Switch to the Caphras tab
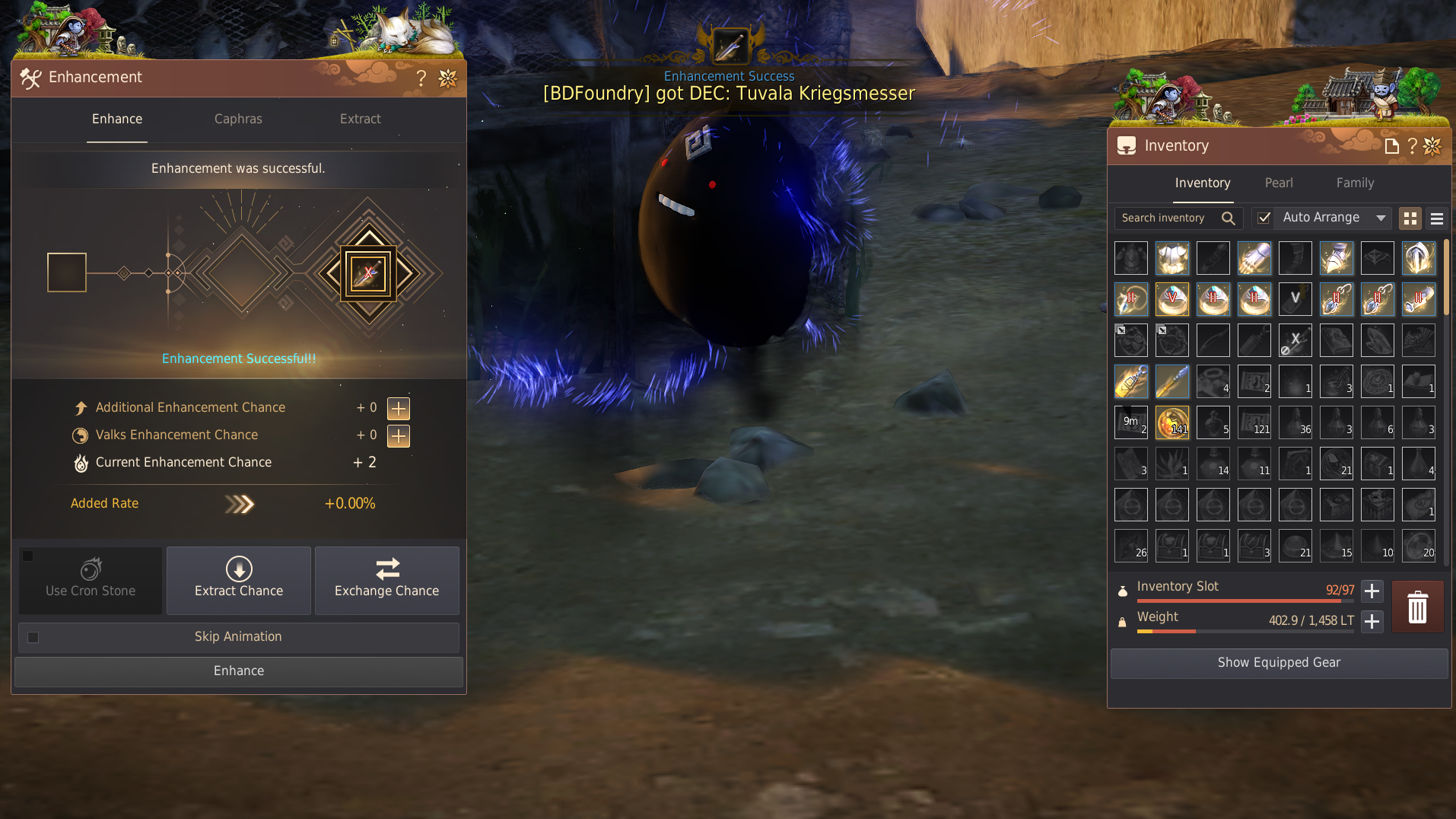The image size is (1456, 819). pos(238,119)
